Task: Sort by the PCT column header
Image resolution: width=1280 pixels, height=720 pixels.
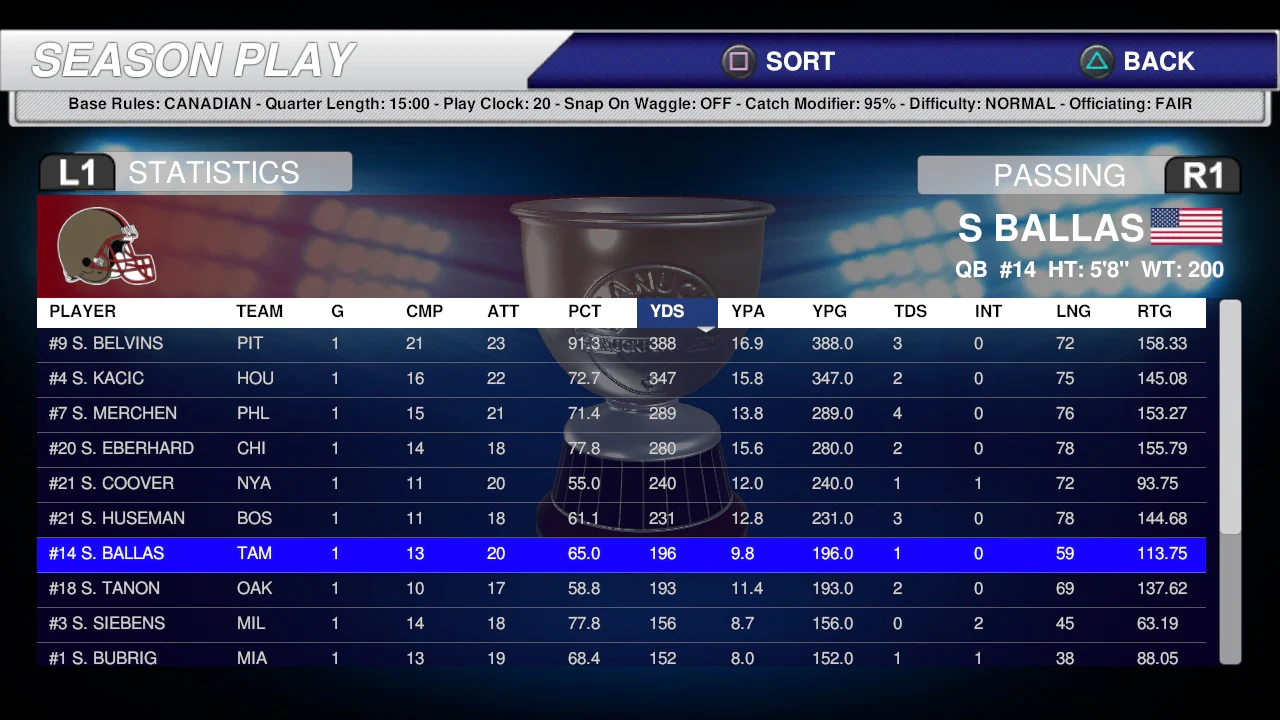Action: 585,312
